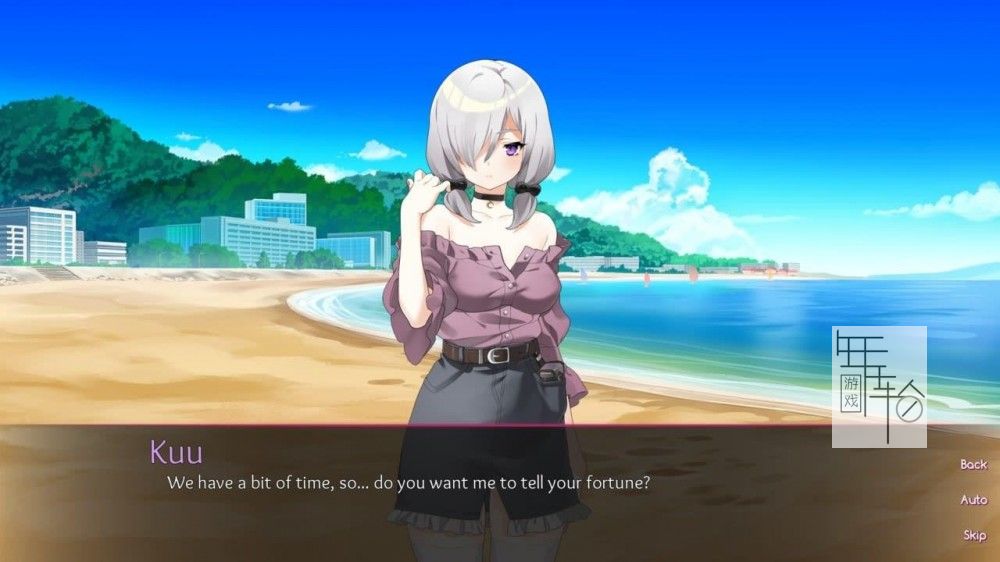Enable Auto dialogue advance
Image resolution: width=1000 pixels, height=562 pixels.
(x=973, y=499)
